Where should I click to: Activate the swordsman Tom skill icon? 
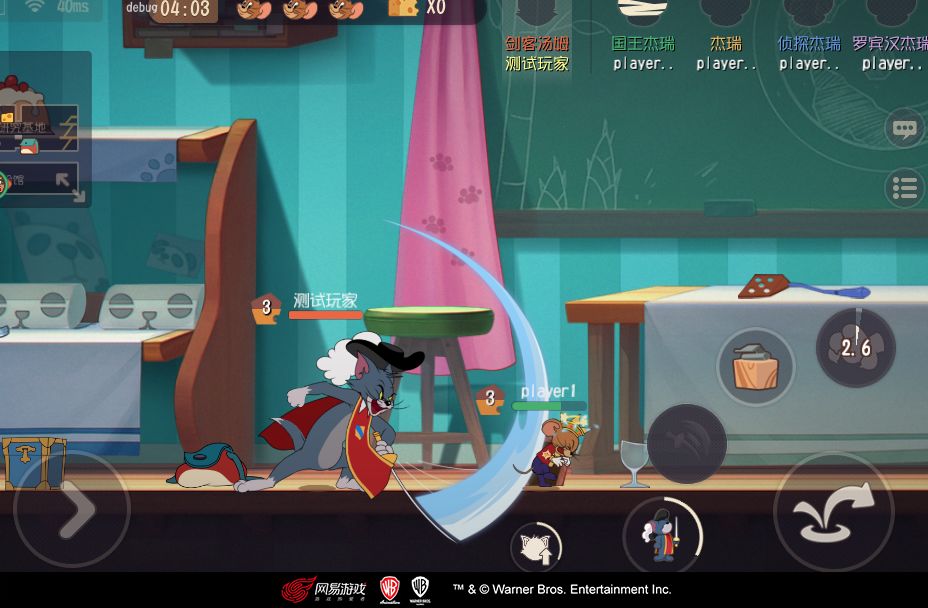[662, 536]
